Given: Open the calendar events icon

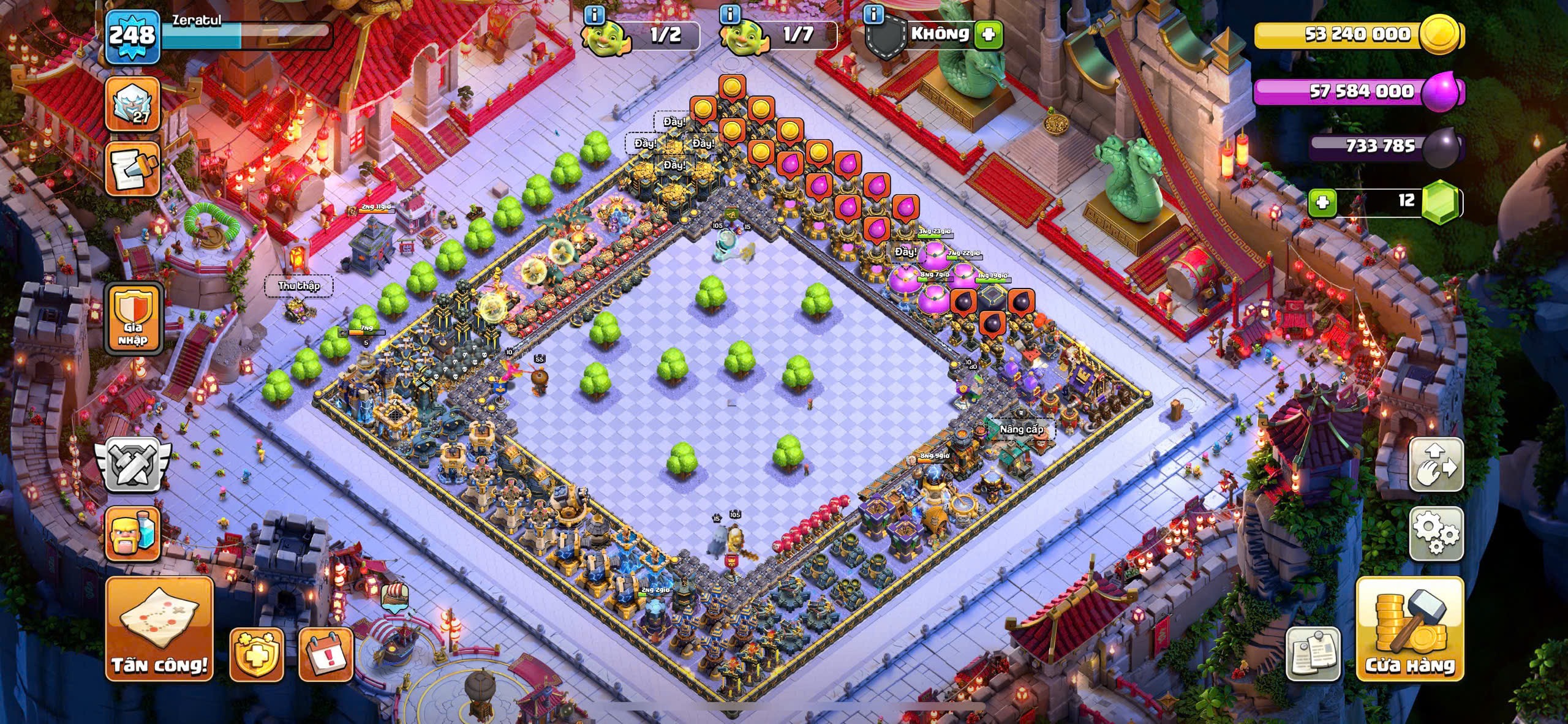Looking at the screenshot, I should (325, 654).
